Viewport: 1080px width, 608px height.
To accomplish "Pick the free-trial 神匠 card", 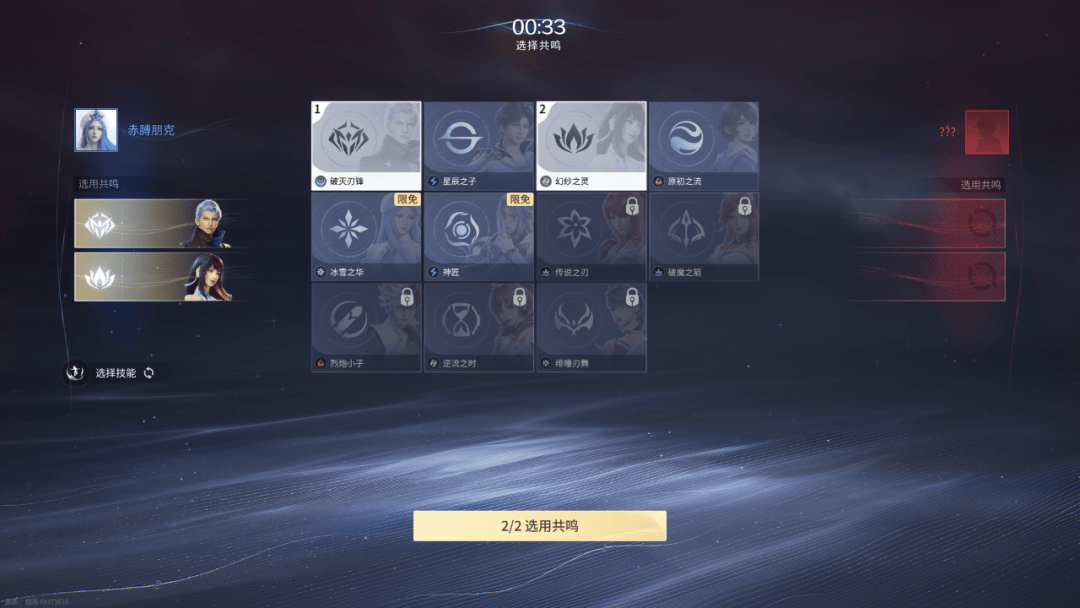I will pos(478,236).
